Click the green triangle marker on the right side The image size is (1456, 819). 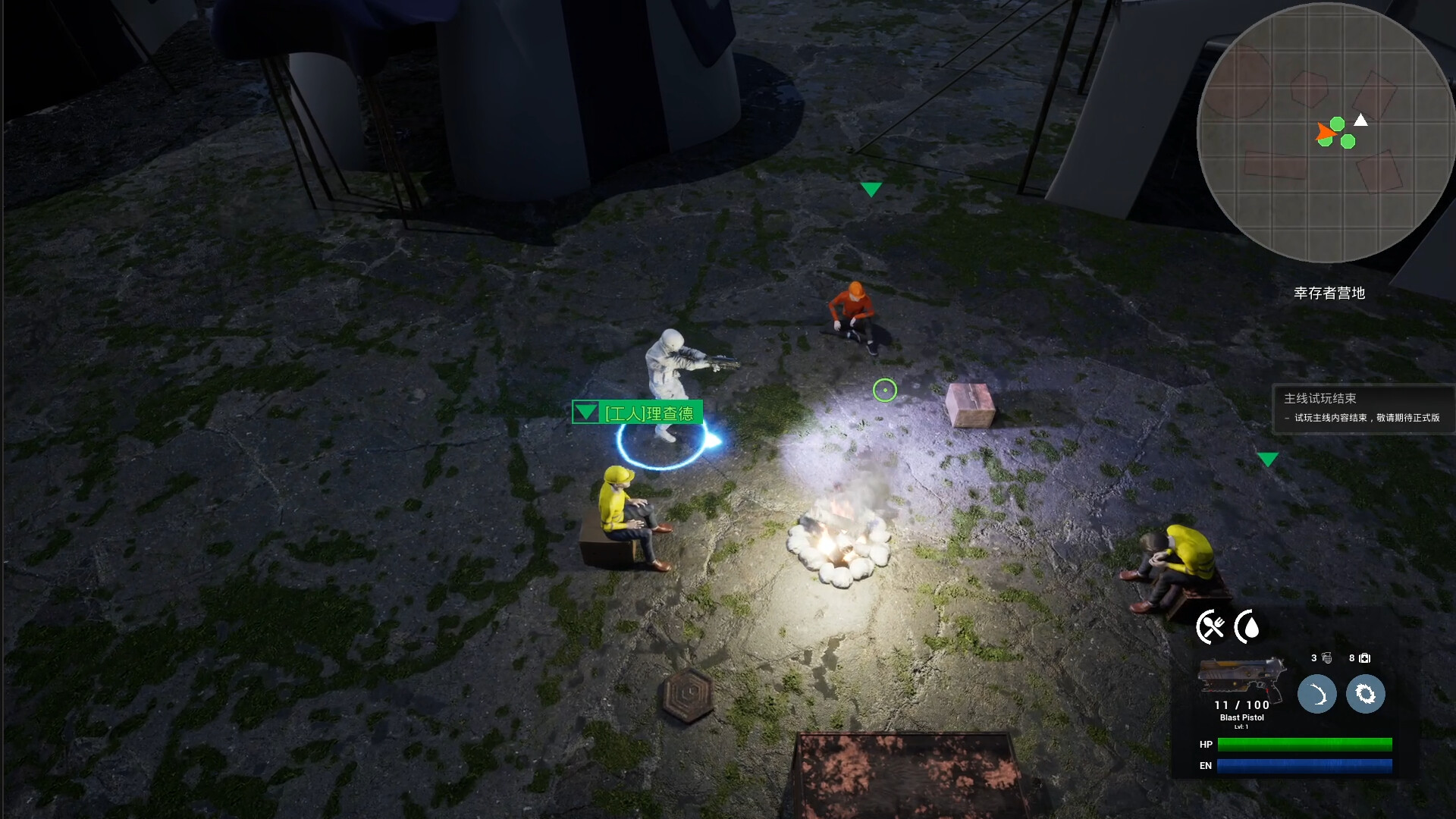[1266, 458]
